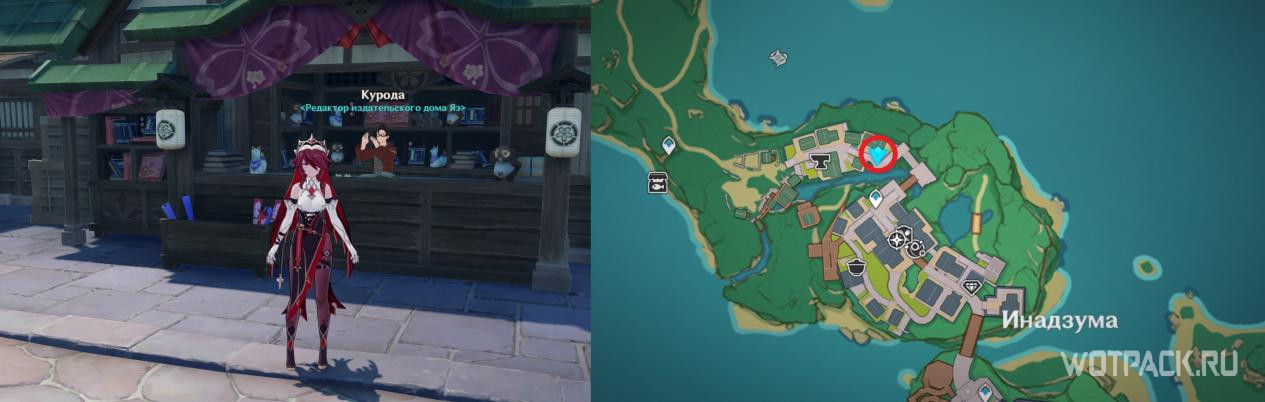This screenshot has width=1265, height=402.
Task: Choose the diamond-shaped shop map icon
Action: 973,286
